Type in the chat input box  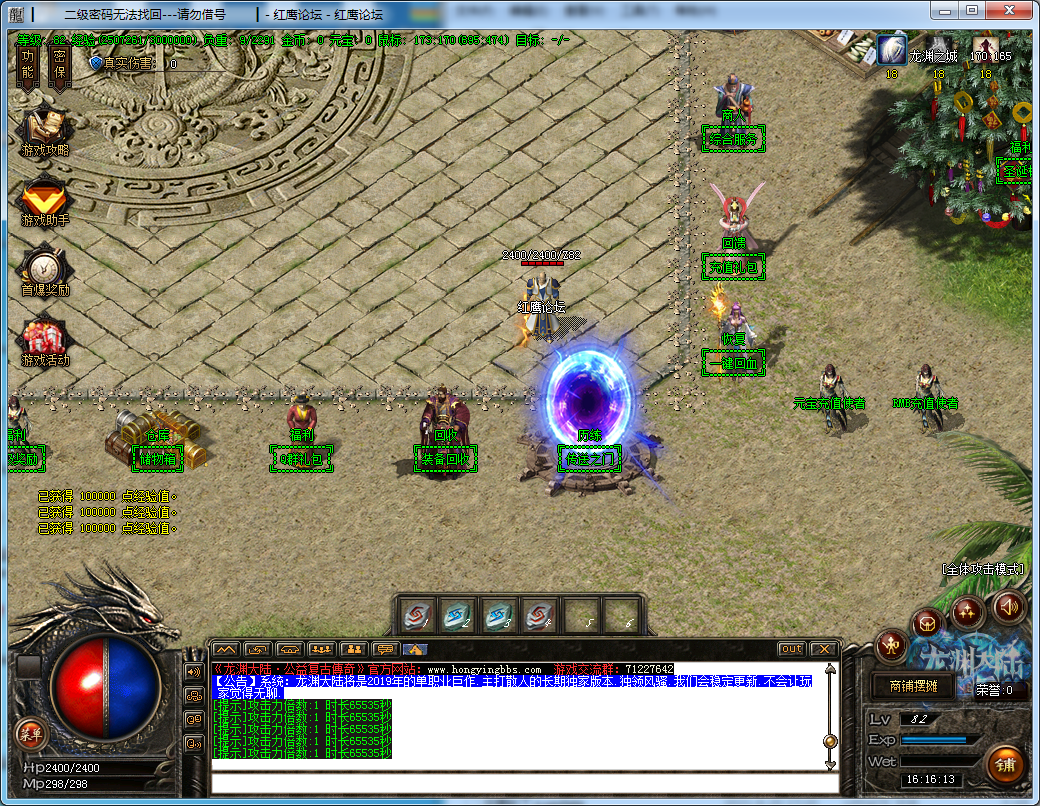(520, 781)
